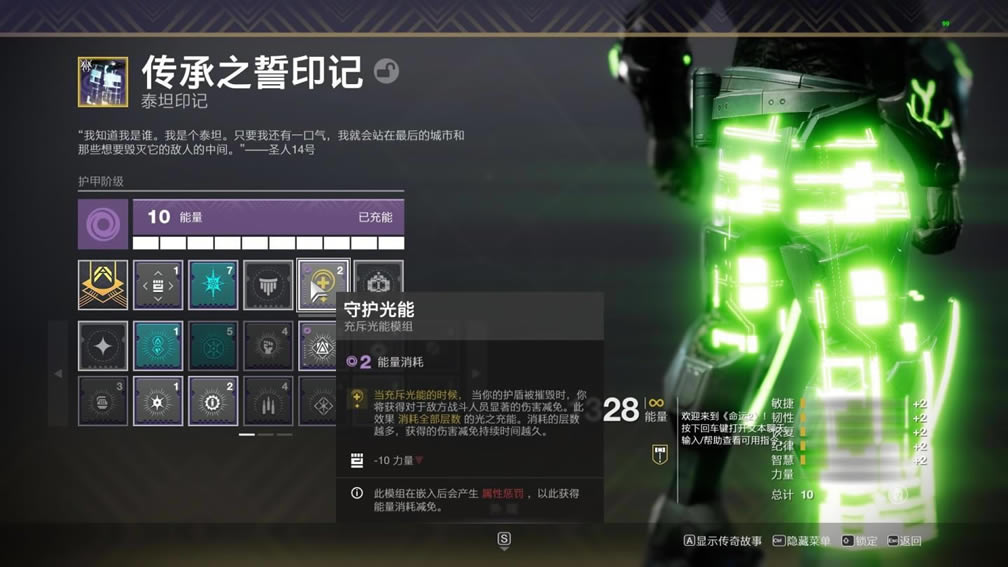The width and height of the screenshot is (1008, 567).
Task: Click the Titan mark item thumbnail
Action: [x=103, y=82]
